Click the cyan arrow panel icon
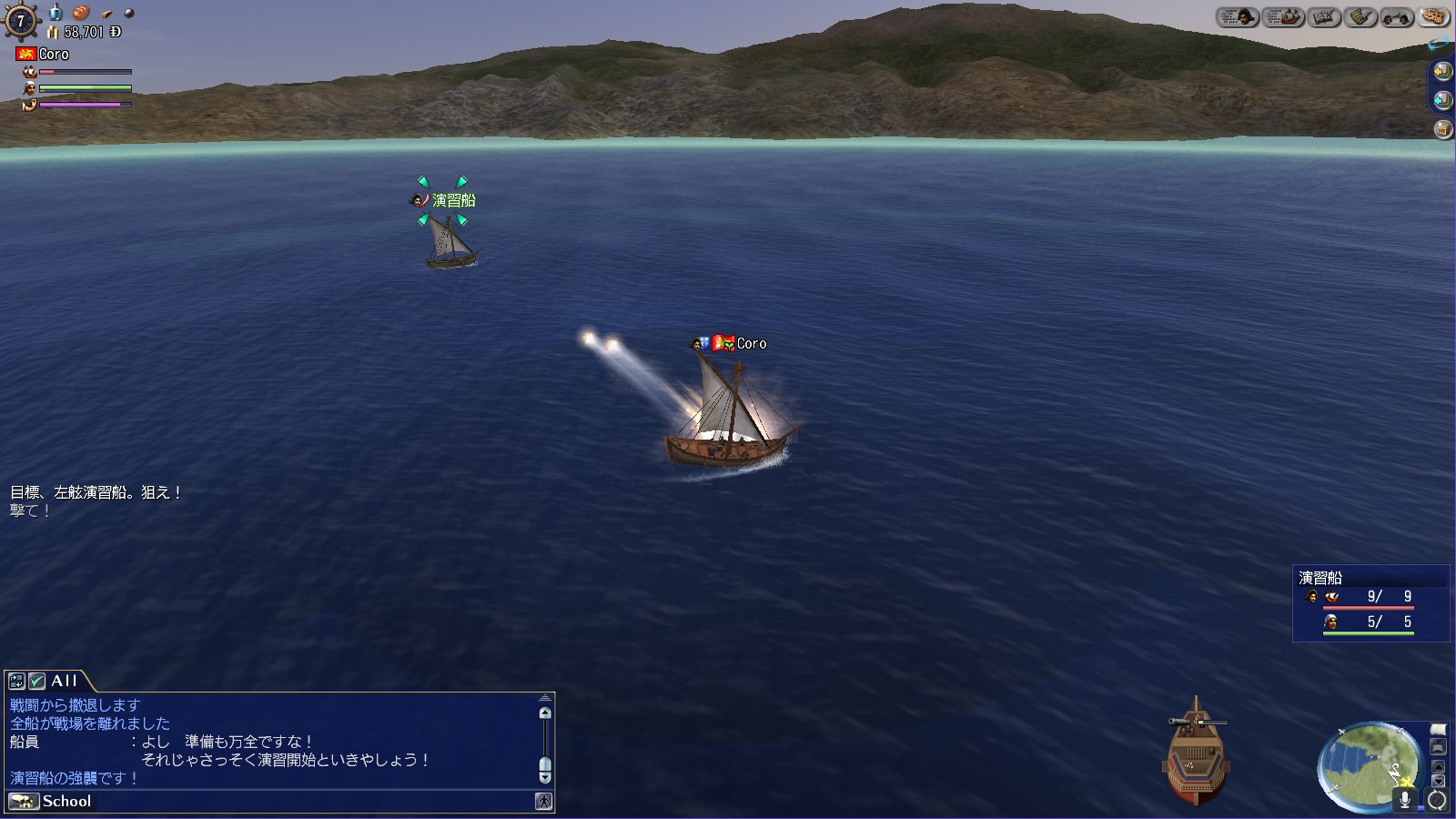This screenshot has height=819, width=1456. click(x=1442, y=100)
